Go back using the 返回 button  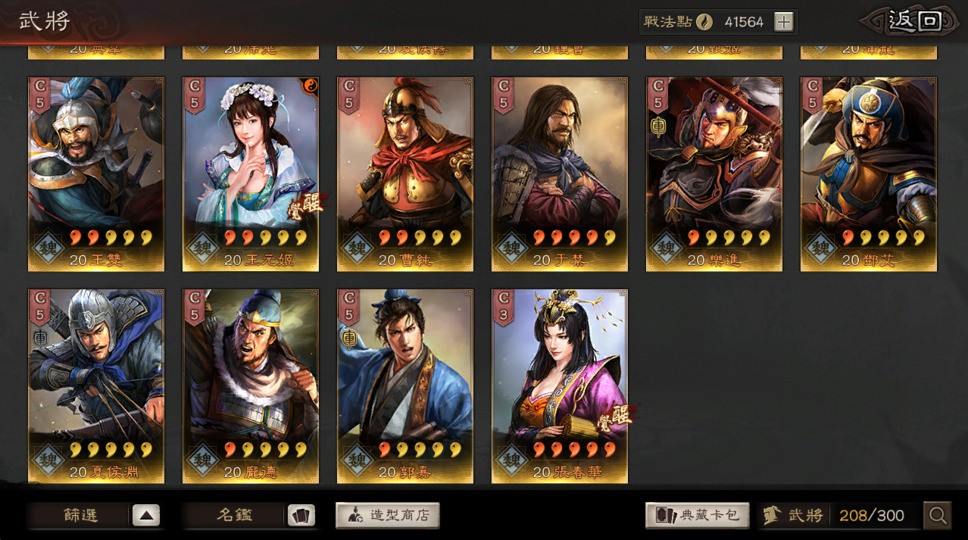[x=914, y=21]
